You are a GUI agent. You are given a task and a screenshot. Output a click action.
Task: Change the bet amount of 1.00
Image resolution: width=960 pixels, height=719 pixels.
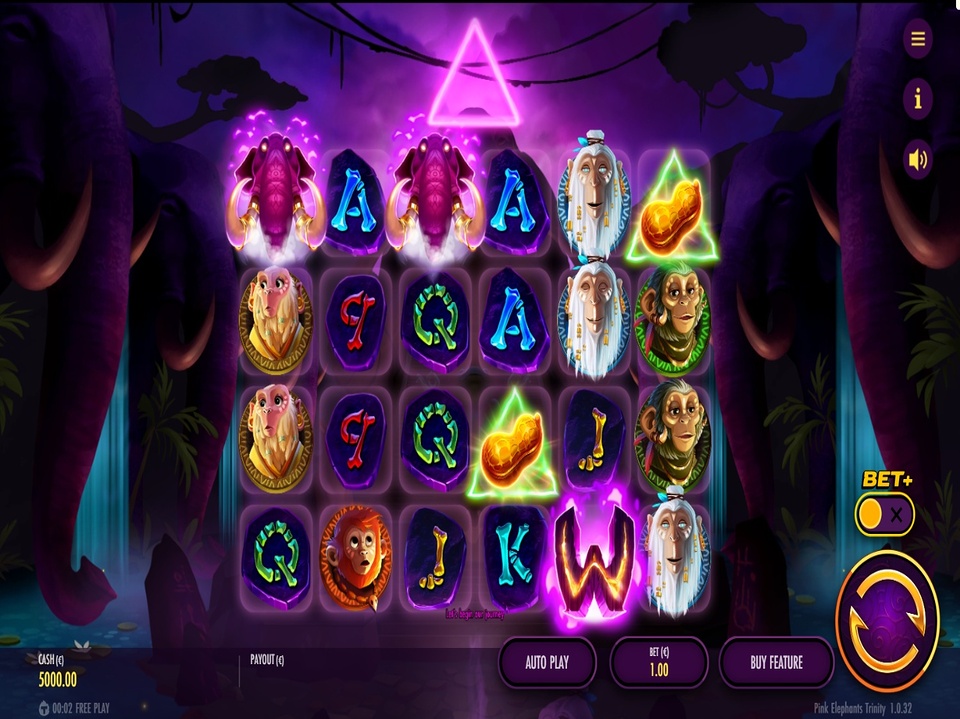tap(659, 662)
